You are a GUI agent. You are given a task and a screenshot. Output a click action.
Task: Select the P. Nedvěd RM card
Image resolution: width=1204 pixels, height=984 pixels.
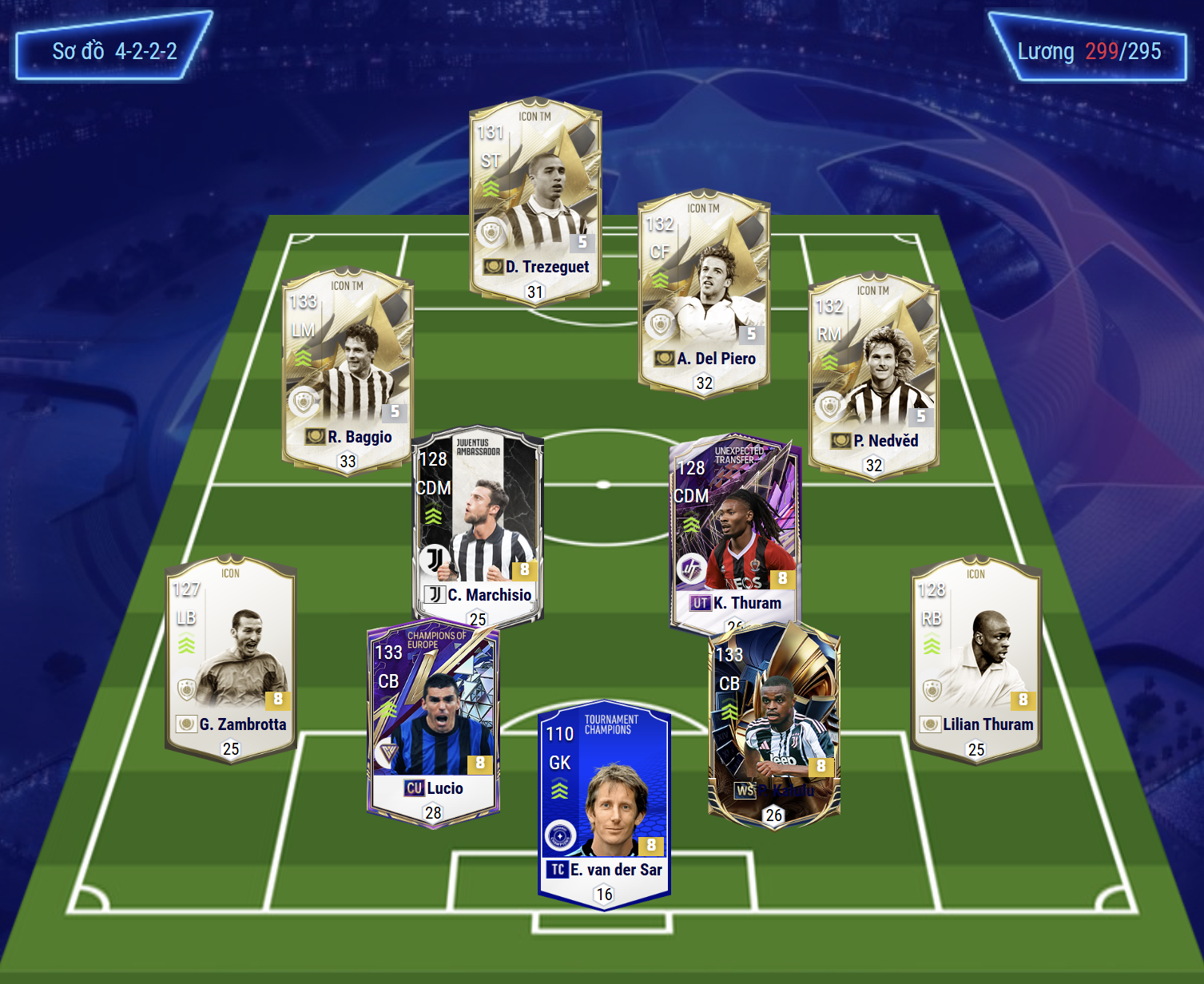coord(873,374)
